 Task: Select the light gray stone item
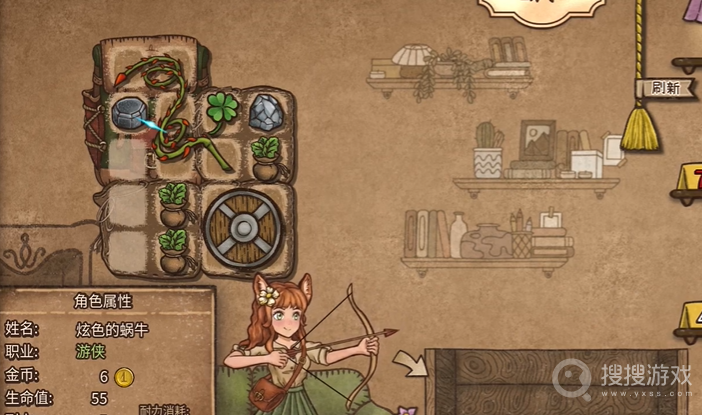pos(266,110)
